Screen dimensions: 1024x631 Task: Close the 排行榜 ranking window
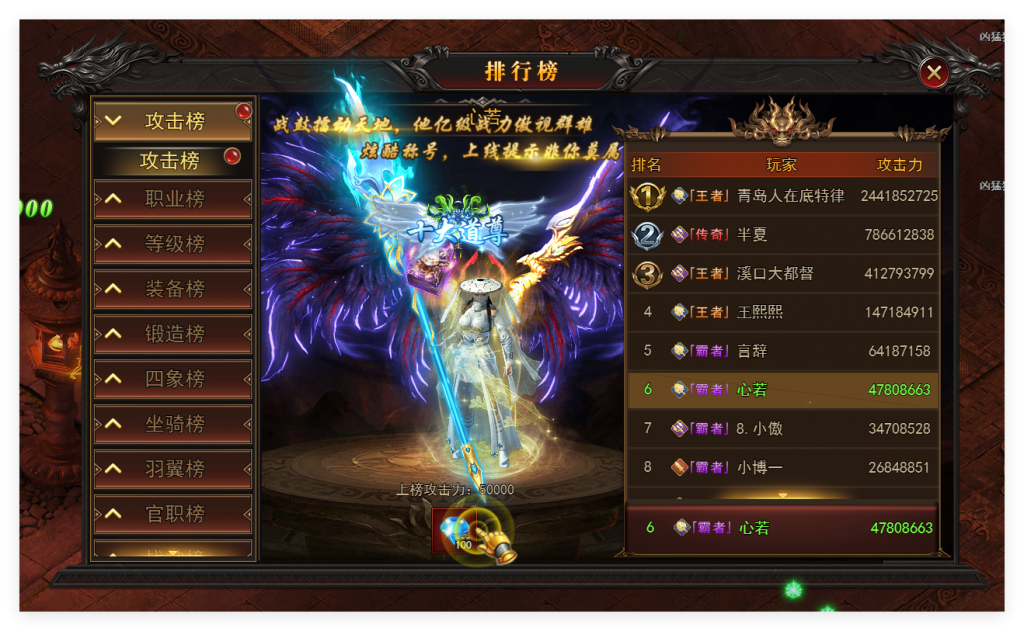[x=934, y=72]
